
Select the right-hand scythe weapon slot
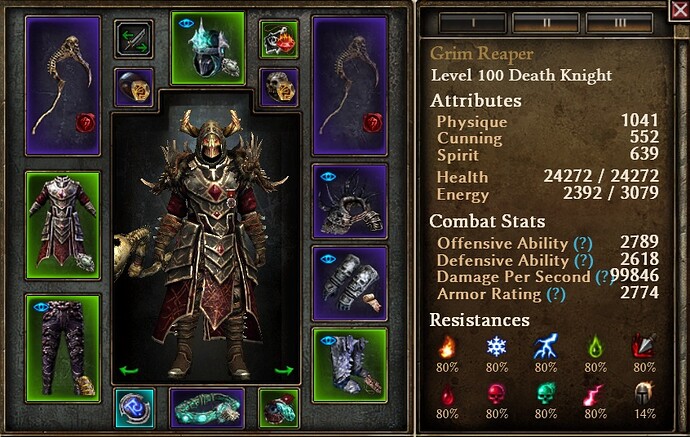click(x=349, y=86)
